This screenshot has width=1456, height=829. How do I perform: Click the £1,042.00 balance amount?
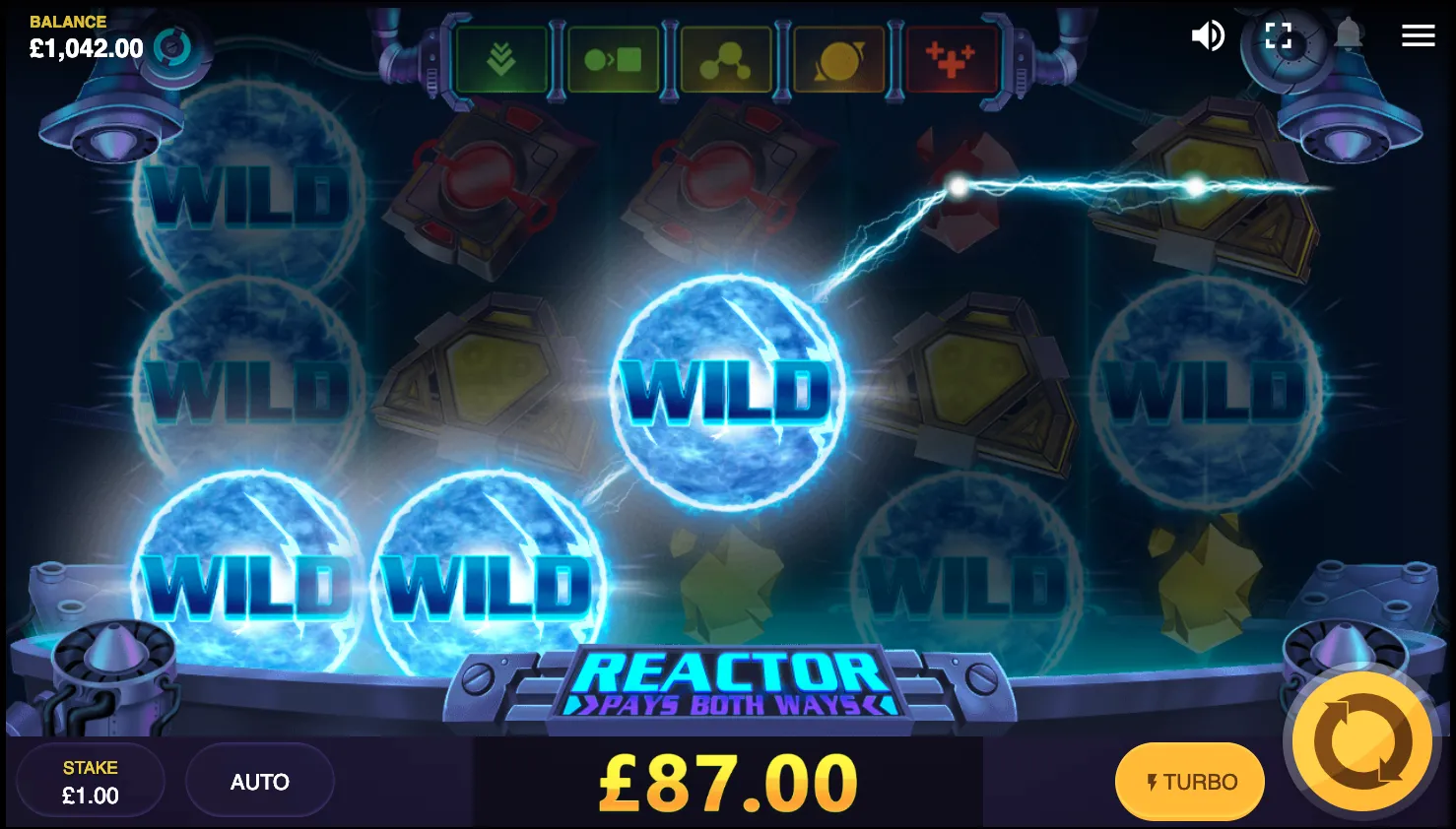click(86, 48)
